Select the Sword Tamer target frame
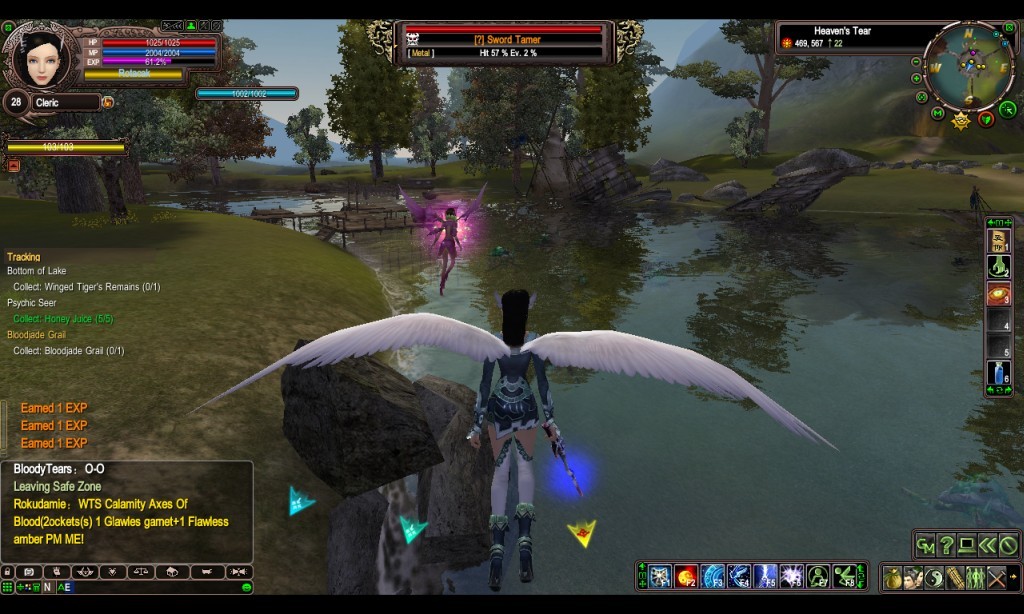This screenshot has height=614, width=1024. [x=504, y=43]
